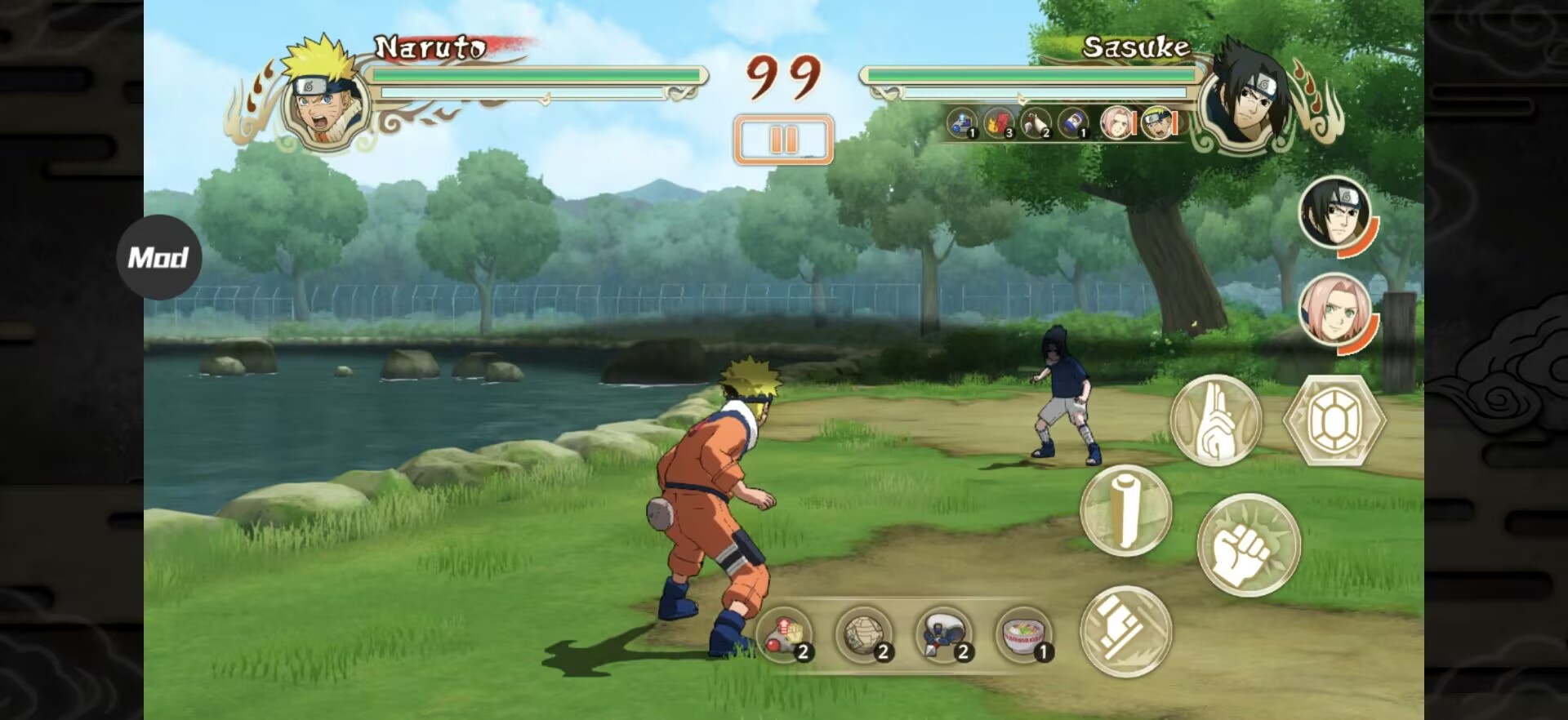This screenshot has height=720, width=1568.
Task: Open the Mod overlay button
Action: point(158,257)
